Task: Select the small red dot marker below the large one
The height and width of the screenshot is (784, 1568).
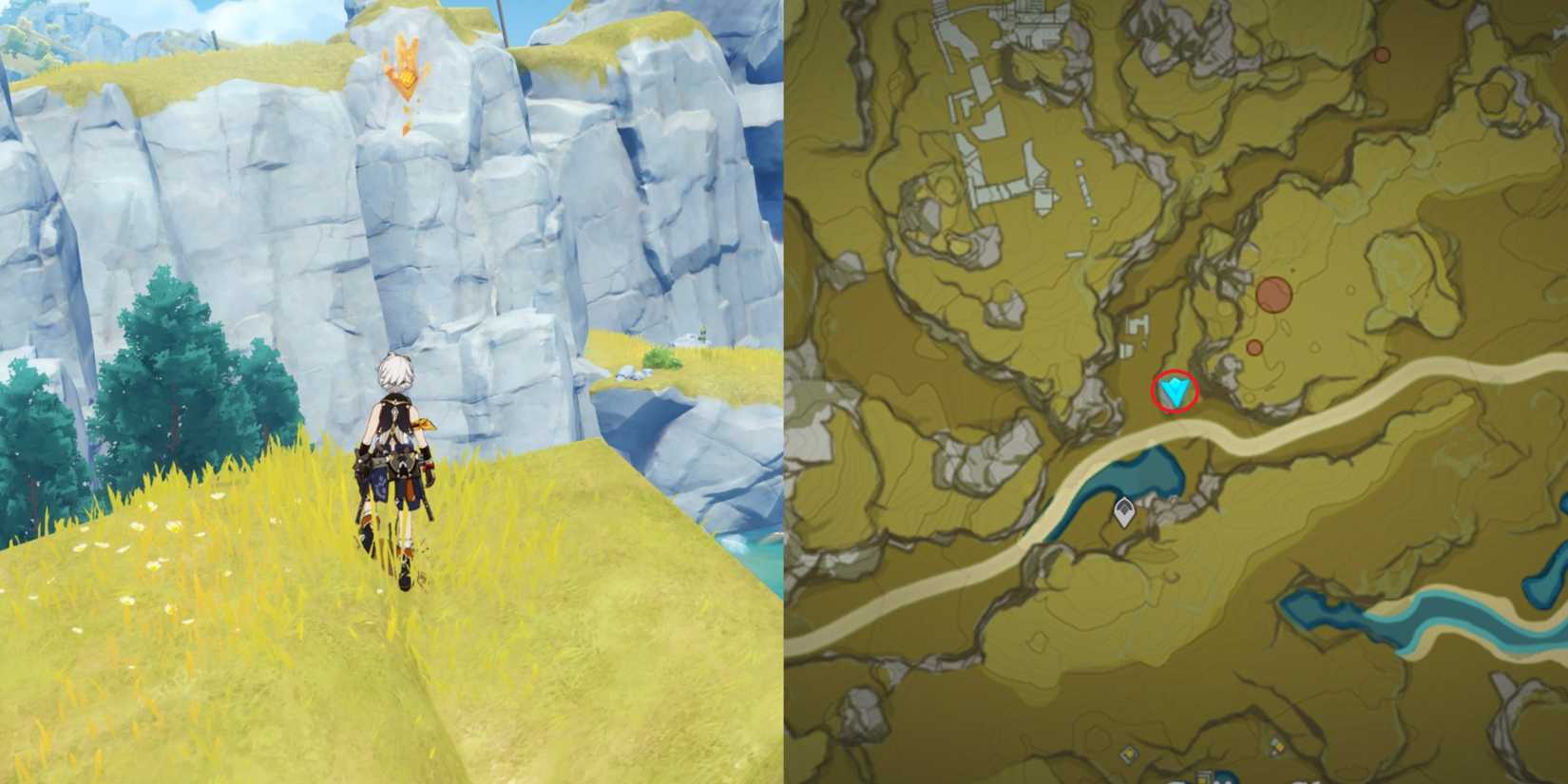Action: pyautogui.click(x=1254, y=349)
